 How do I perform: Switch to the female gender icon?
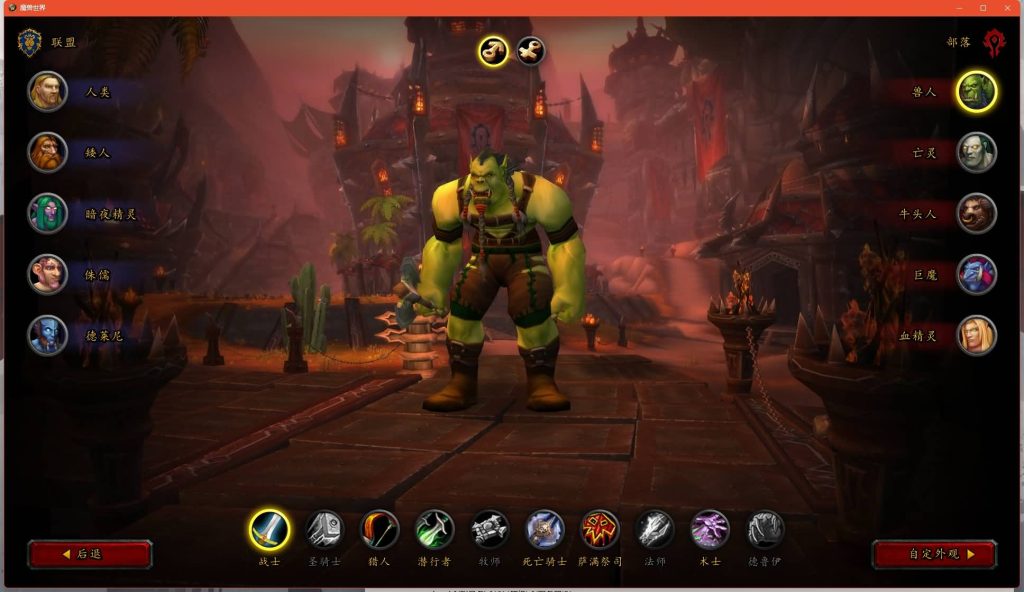[x=531, y=50]
